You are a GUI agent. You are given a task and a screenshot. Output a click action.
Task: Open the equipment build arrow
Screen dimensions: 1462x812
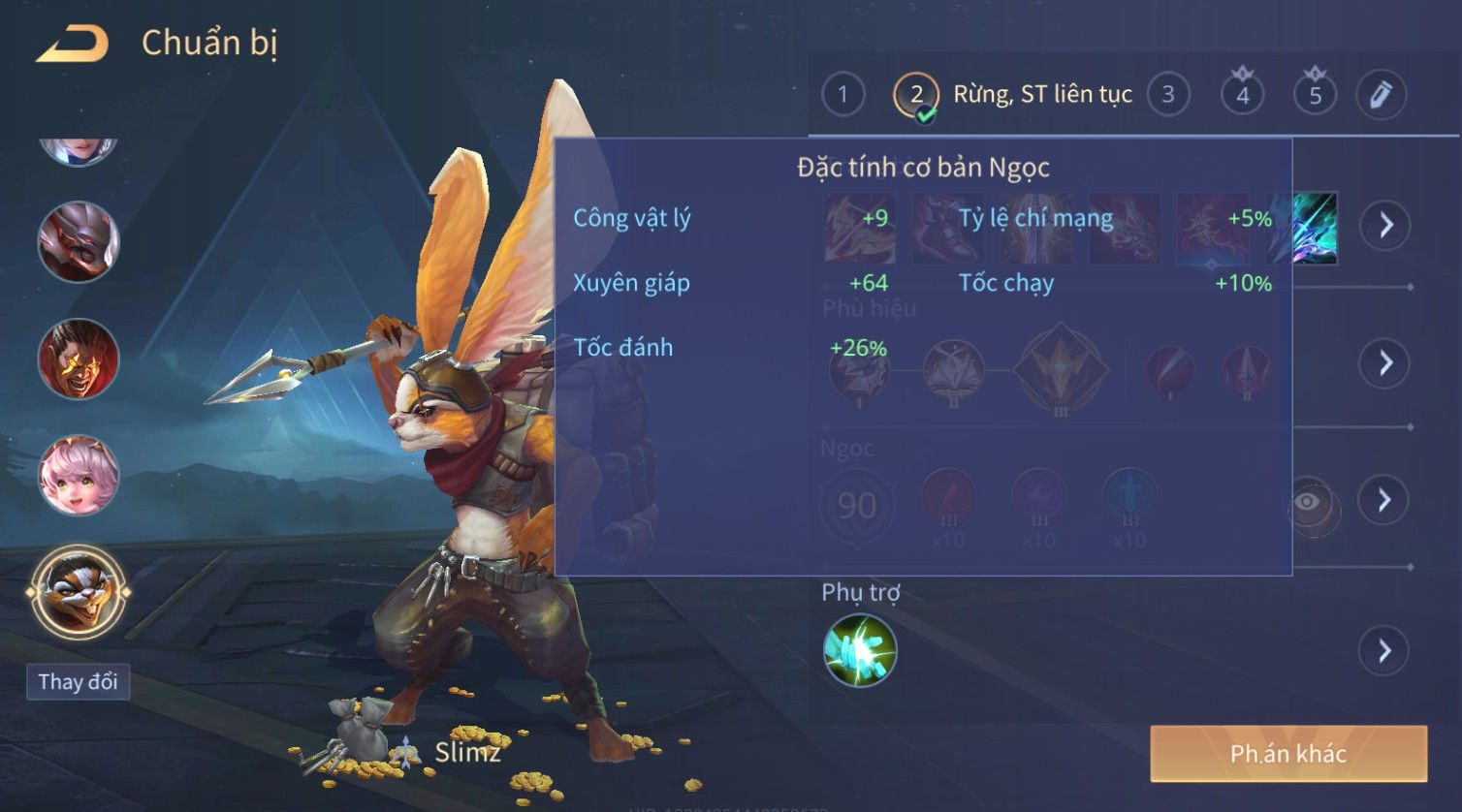click(1385, 226)
